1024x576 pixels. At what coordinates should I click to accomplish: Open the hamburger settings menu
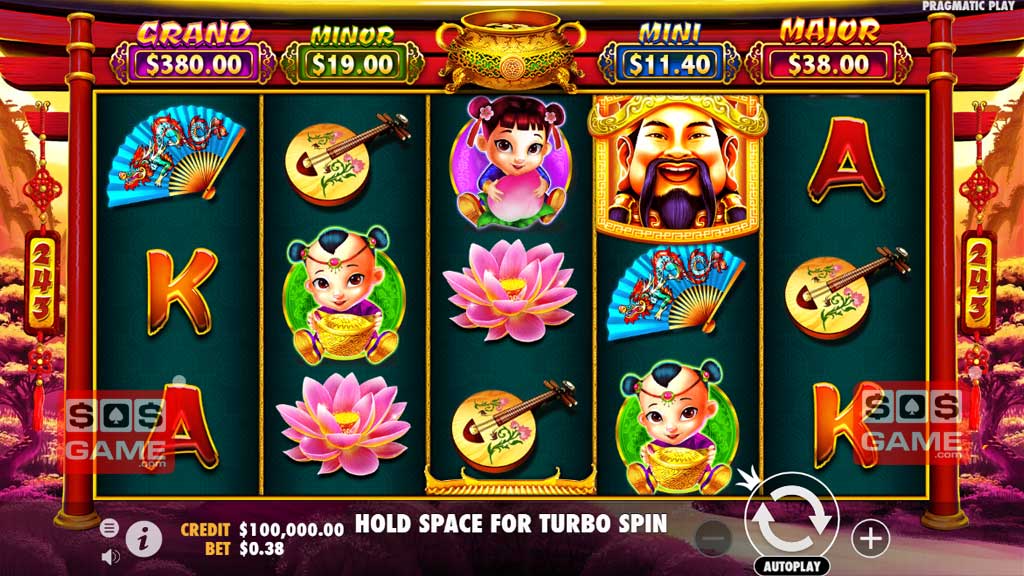[110, 528]
